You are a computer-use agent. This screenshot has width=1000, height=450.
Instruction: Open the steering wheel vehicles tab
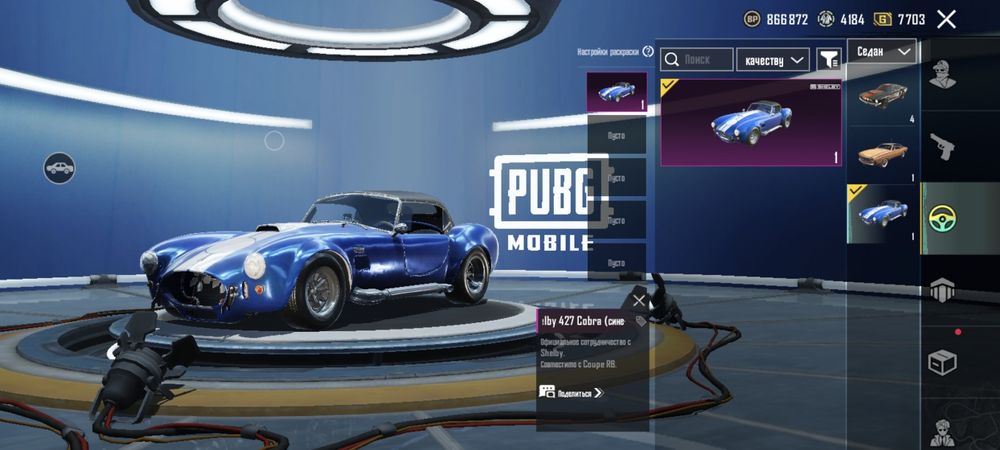(942, 218)
